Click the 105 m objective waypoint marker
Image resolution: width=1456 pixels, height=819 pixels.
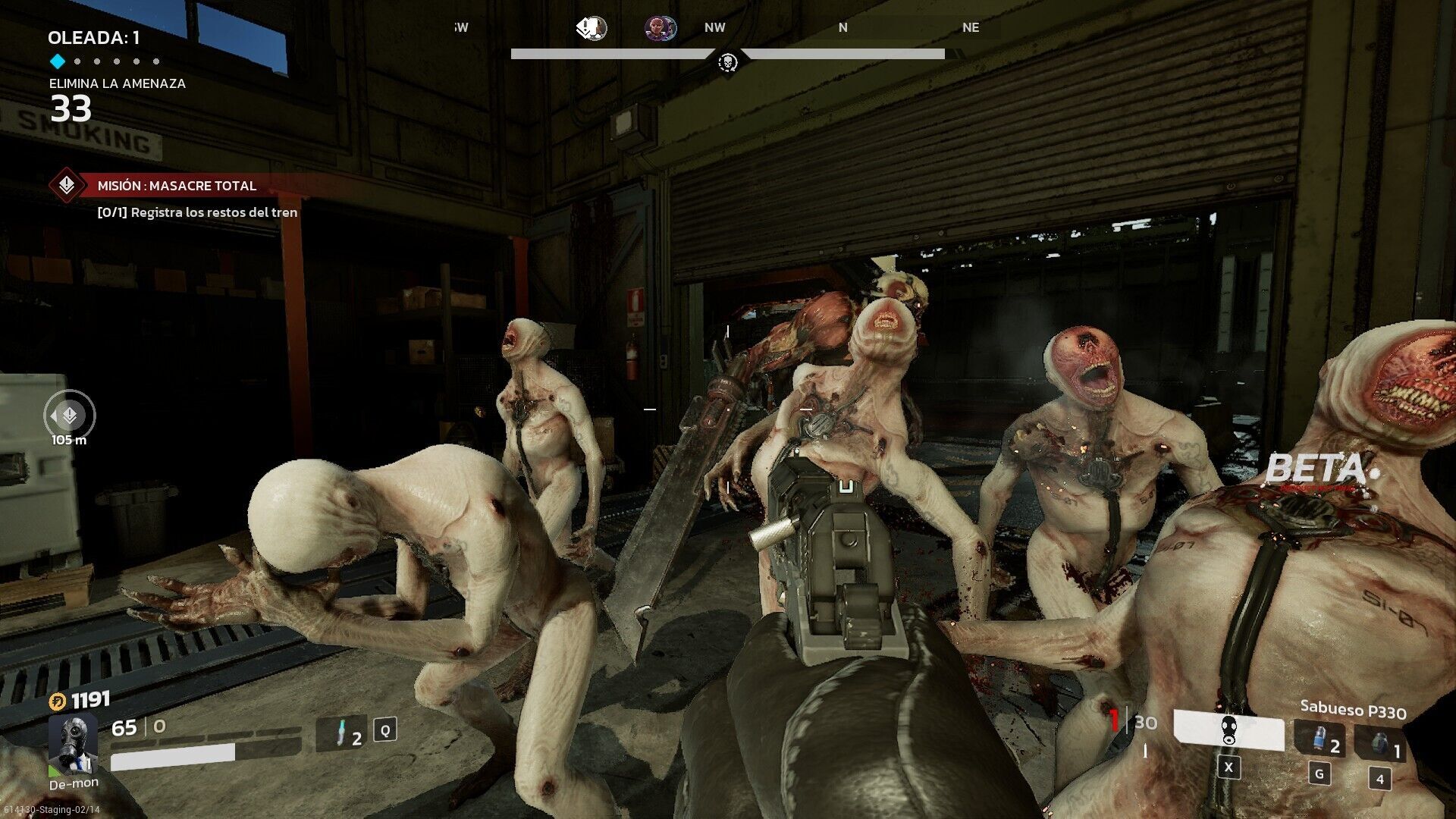point(70,416)
